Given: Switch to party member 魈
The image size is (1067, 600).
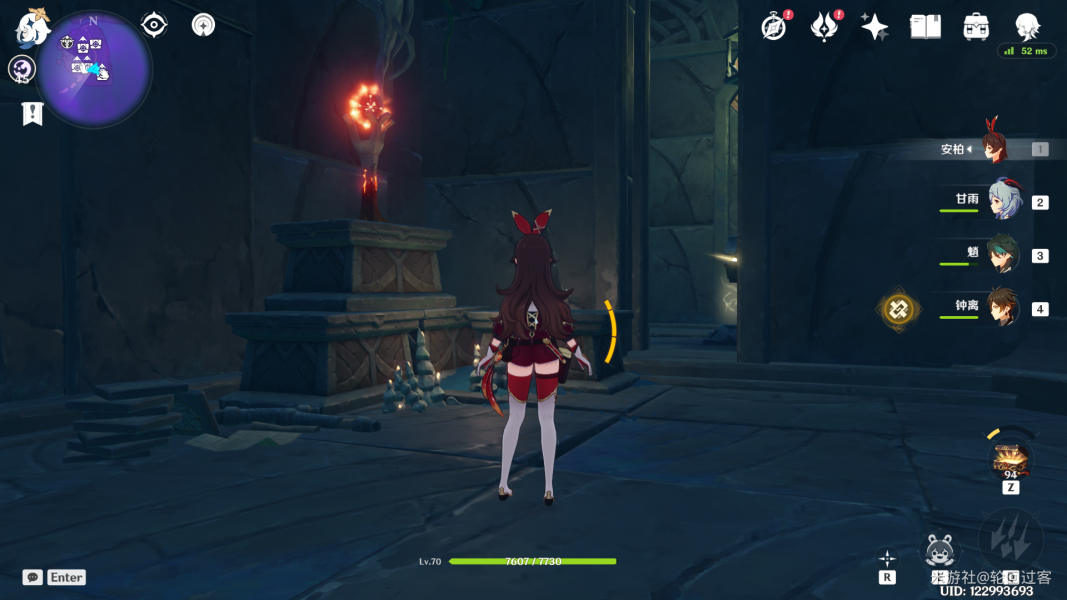Looking at the screenshot, I should coord(1003,255).
